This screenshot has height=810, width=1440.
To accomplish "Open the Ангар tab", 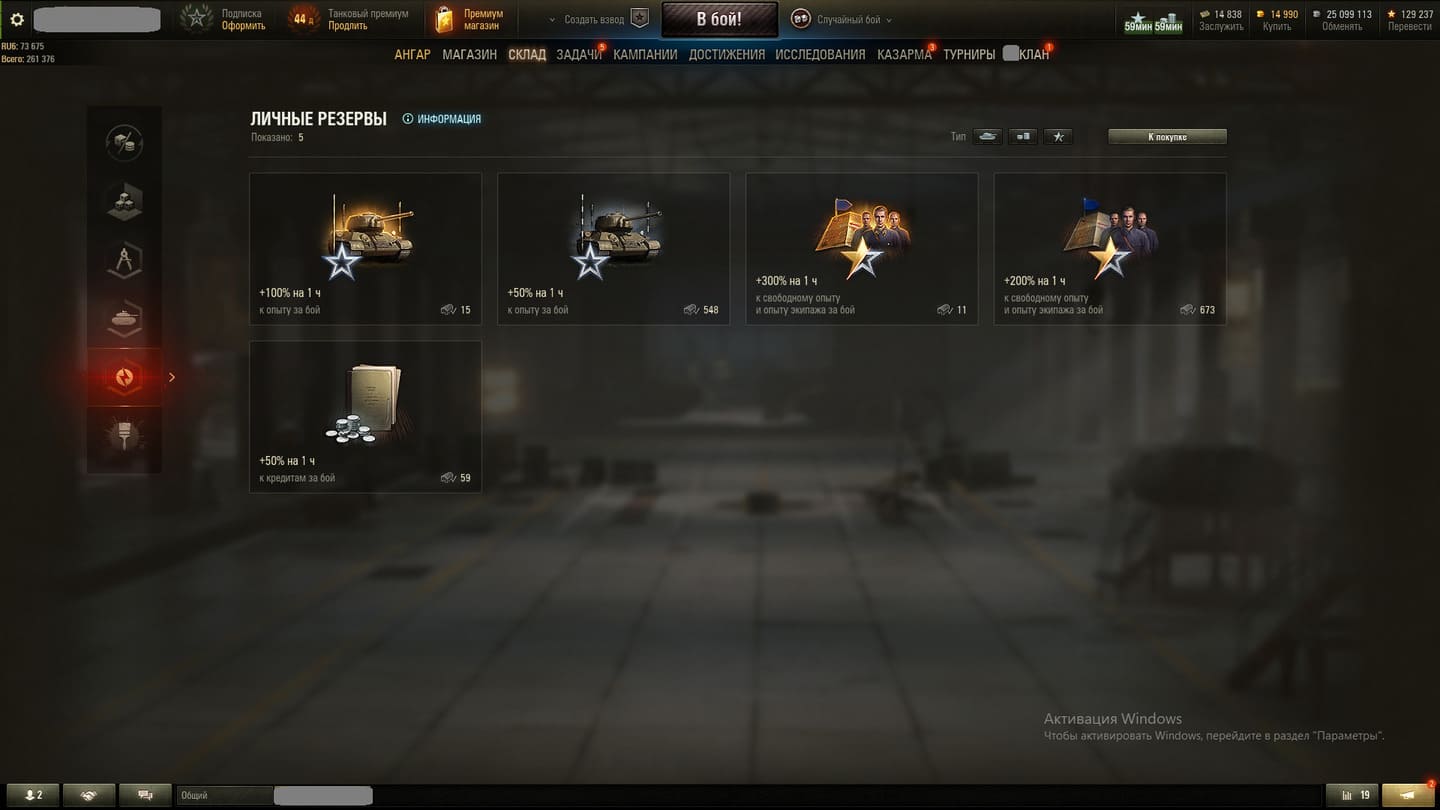I will [x=412, y=54].
